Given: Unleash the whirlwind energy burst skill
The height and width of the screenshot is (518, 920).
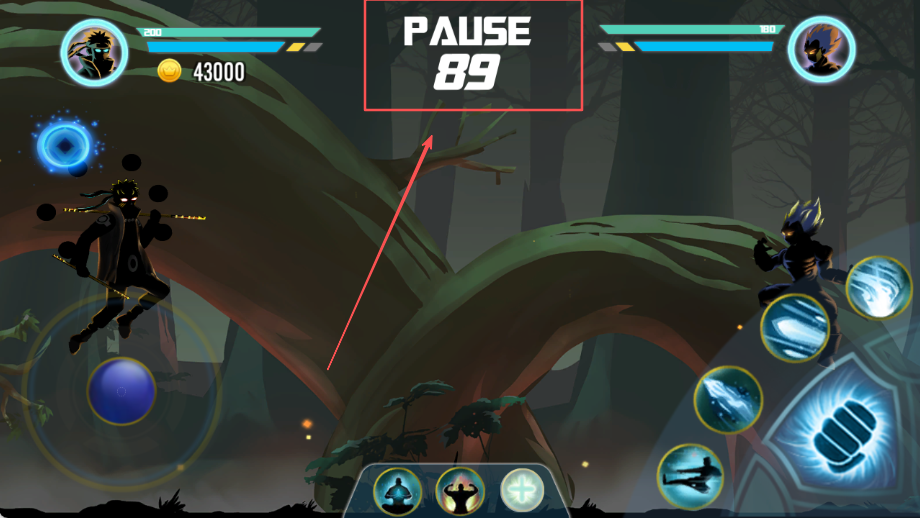Looking at the screenshot, I should click(878, 288).
